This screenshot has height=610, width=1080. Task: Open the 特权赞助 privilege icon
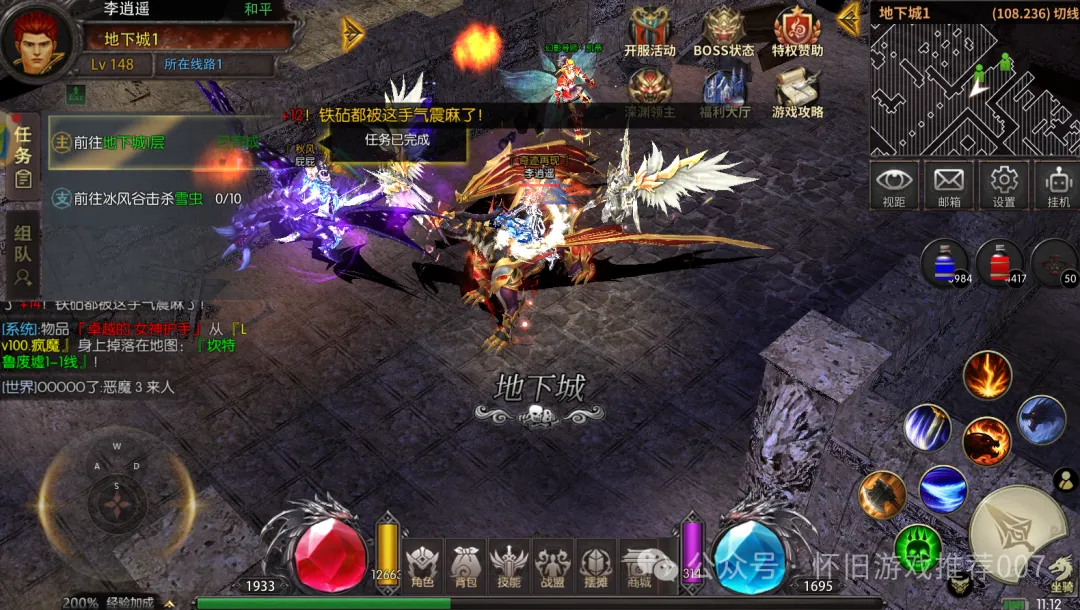[x=797, y=32]
